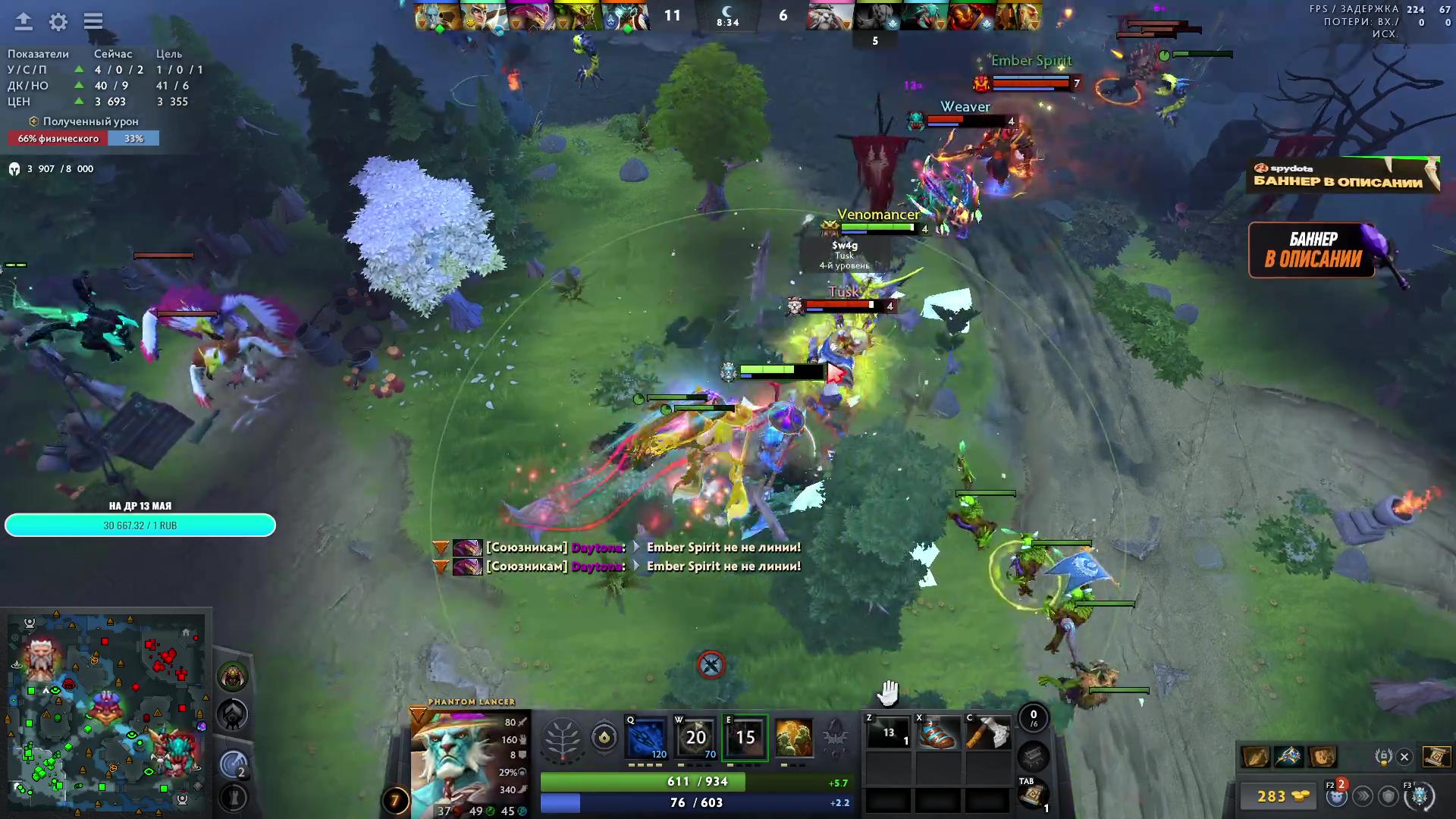Click the Phantom Rush ability on E
Screen dimensions: 1456x819
[745, 736]
